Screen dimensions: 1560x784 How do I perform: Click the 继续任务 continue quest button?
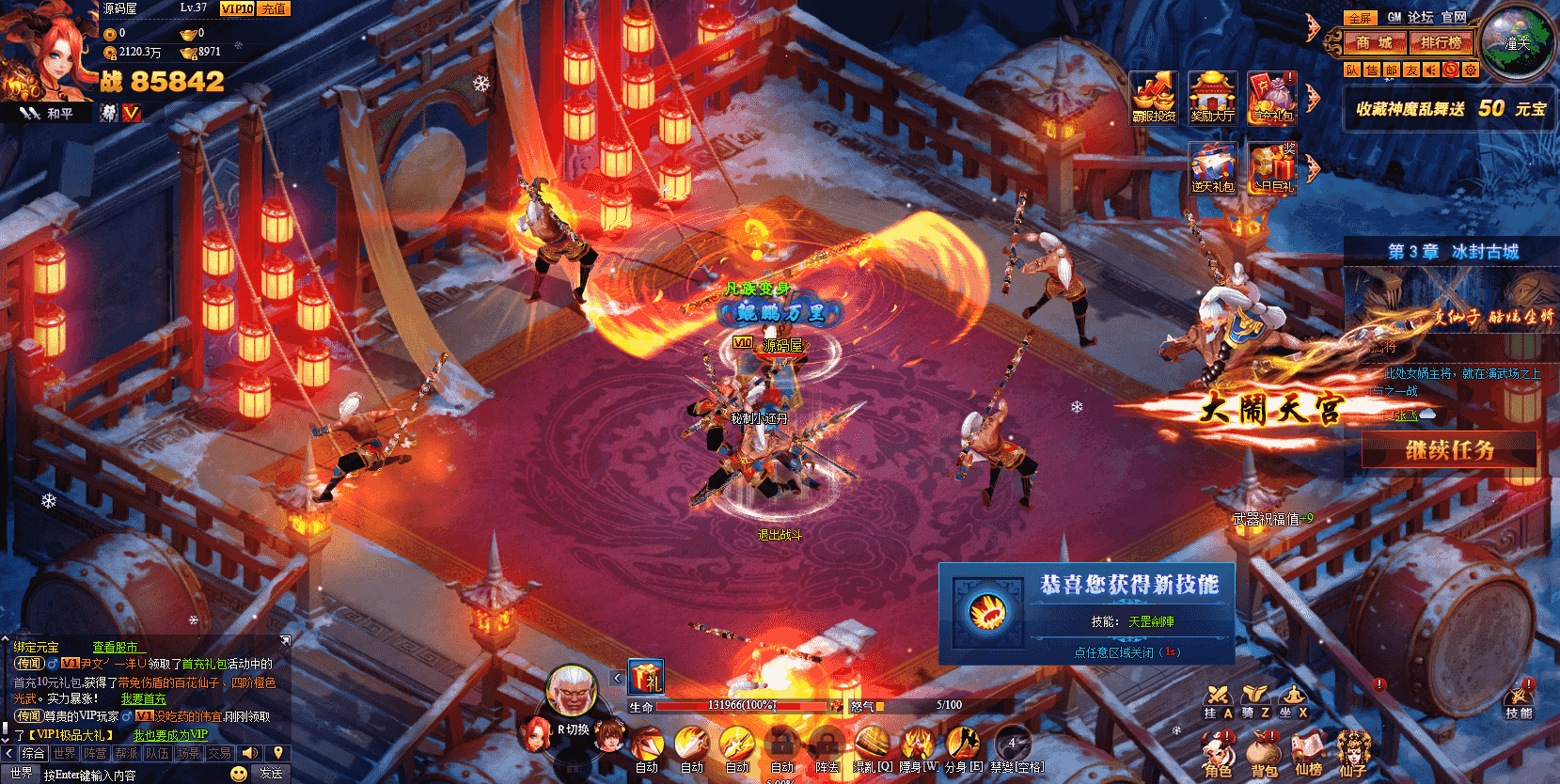point(1449,449)
